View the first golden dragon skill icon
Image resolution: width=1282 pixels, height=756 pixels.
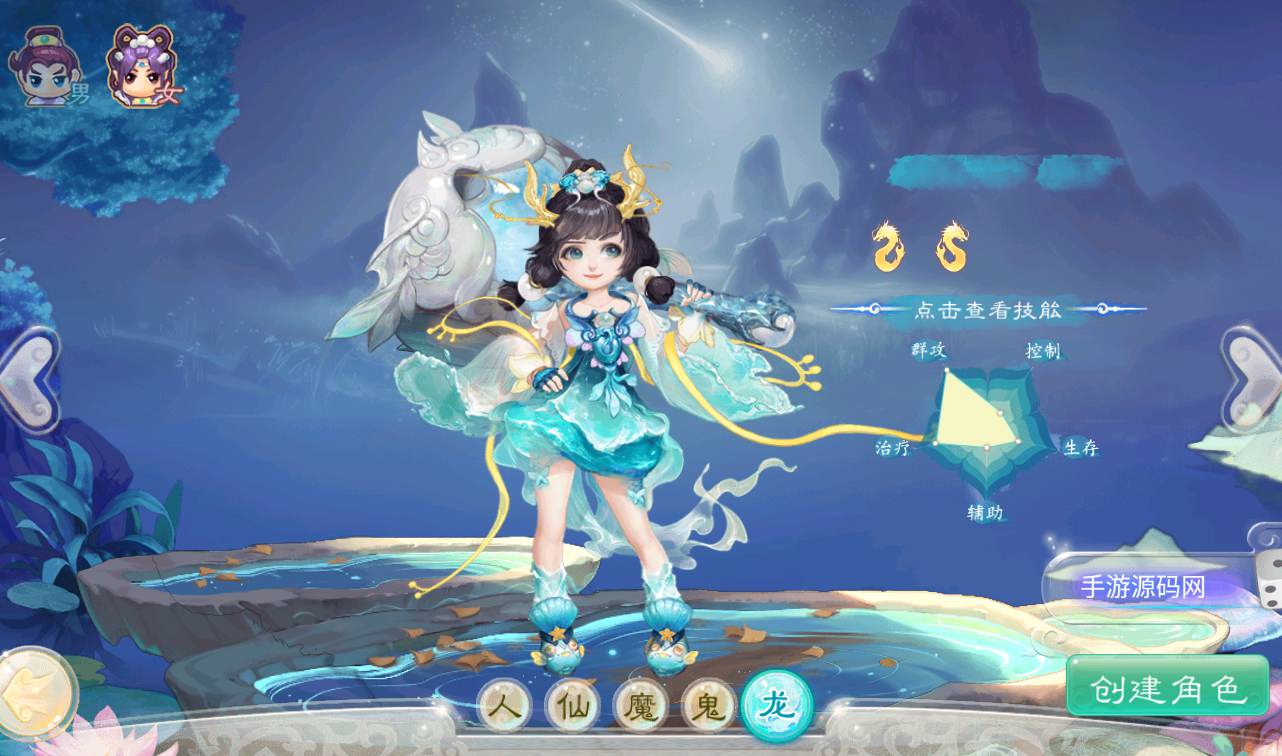(x=888, y=246)
